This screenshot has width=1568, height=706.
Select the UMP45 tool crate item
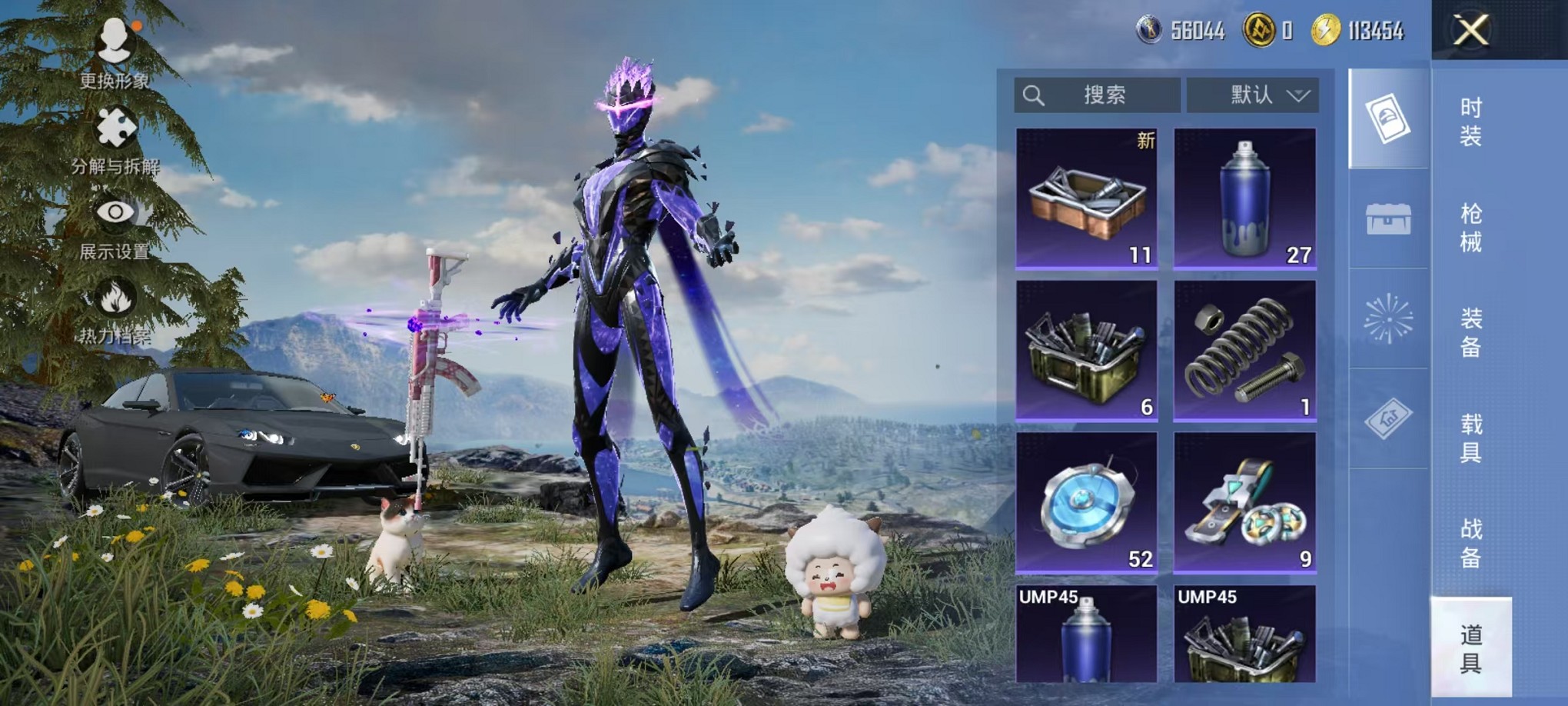coord(1245,635)
